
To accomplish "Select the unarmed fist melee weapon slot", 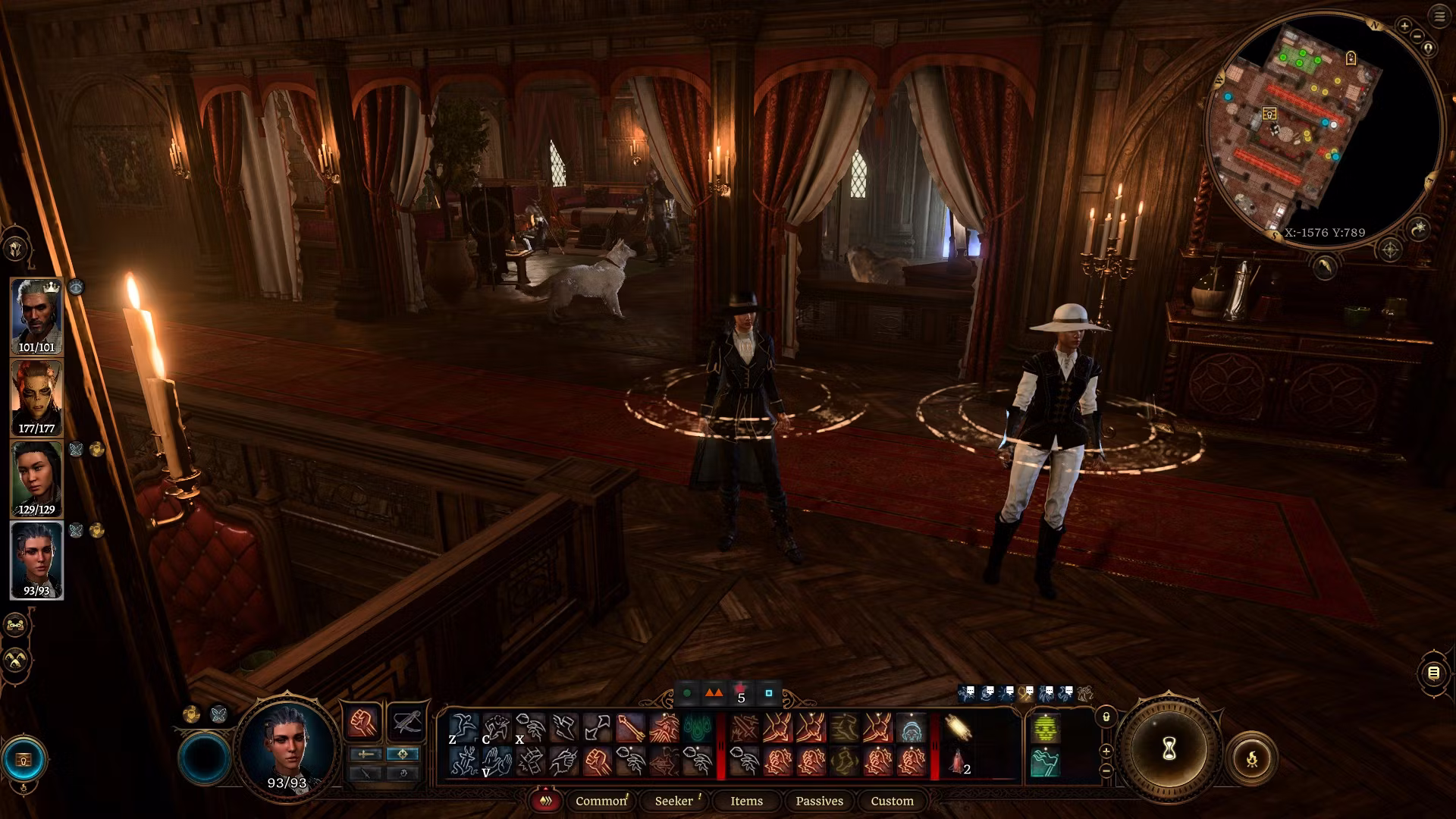I will coord(363,722).
